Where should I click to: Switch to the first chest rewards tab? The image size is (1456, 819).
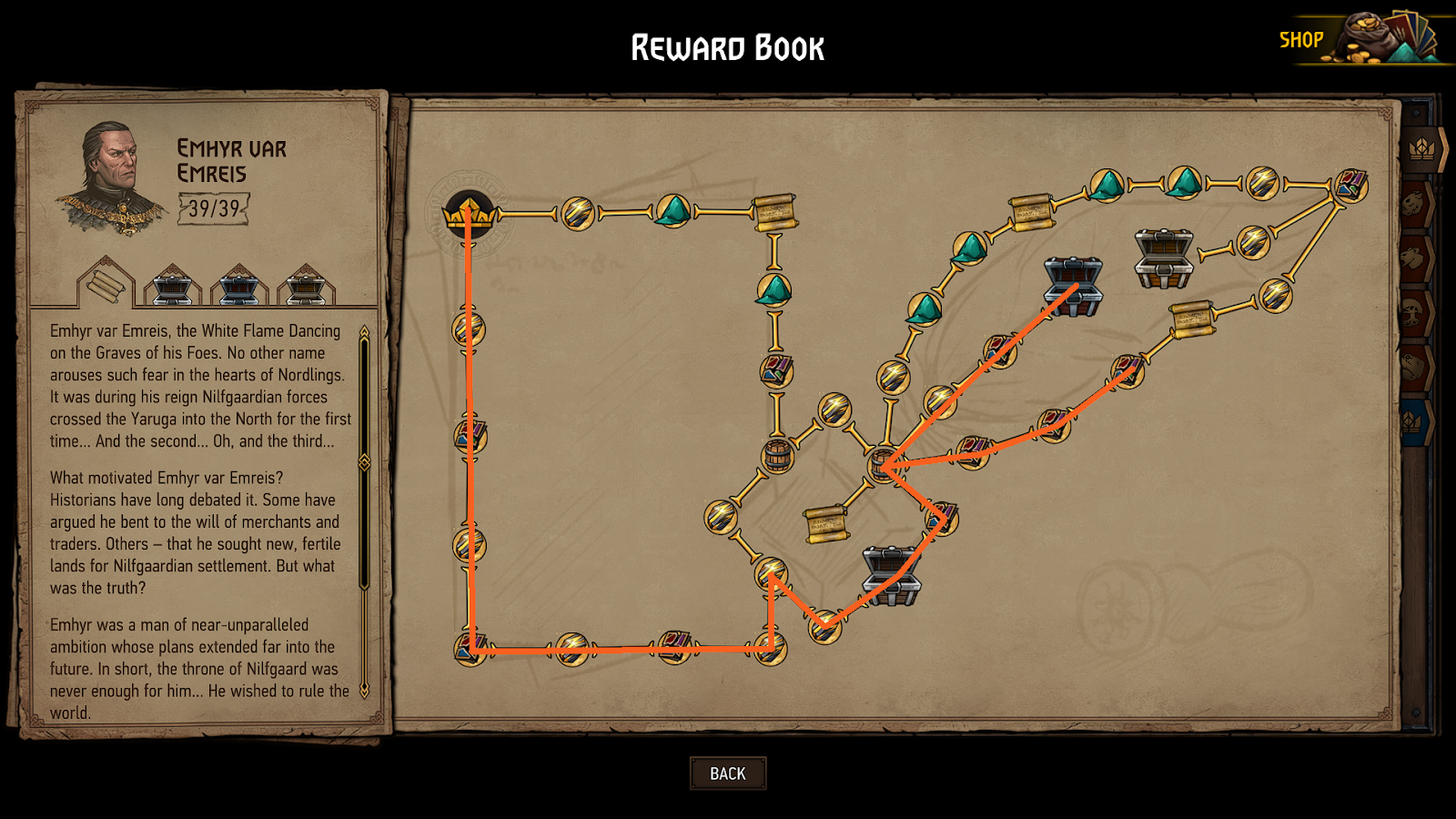[x=173, y=288]
